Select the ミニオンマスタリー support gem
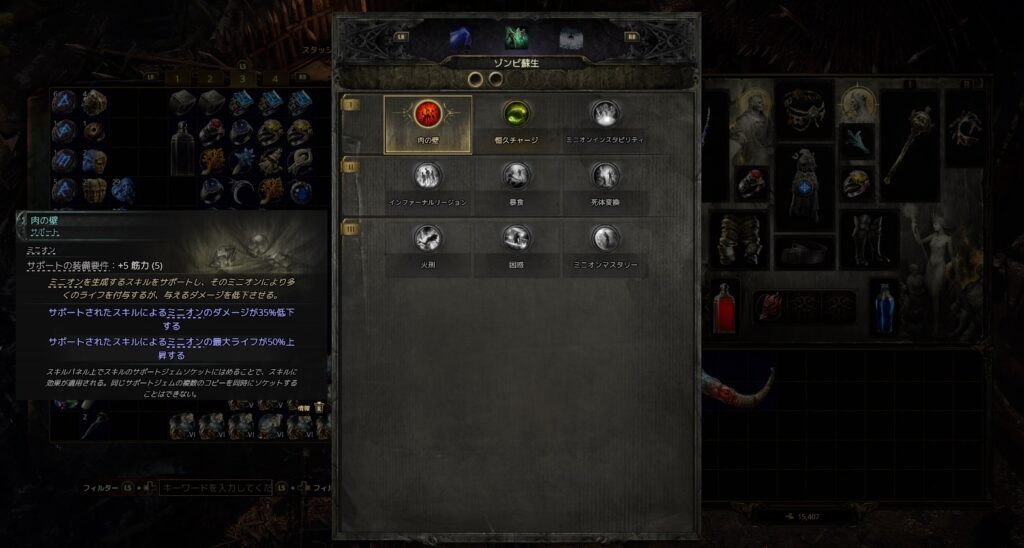The width and height of the screenshot is (1024, 548). (602, 238)
